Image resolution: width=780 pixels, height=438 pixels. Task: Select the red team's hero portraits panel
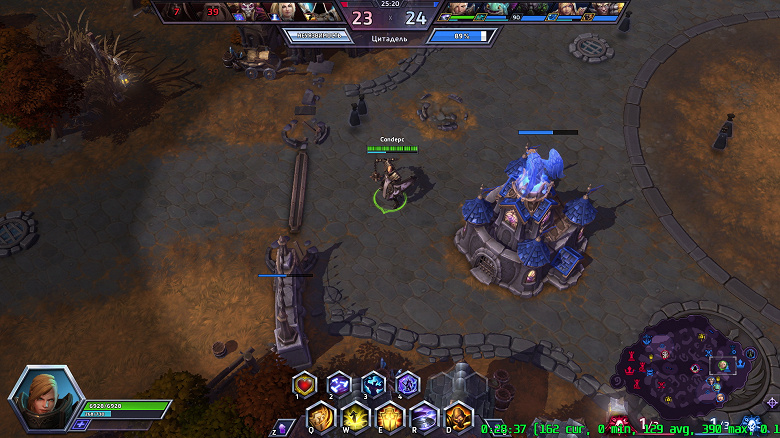point(250,11)
